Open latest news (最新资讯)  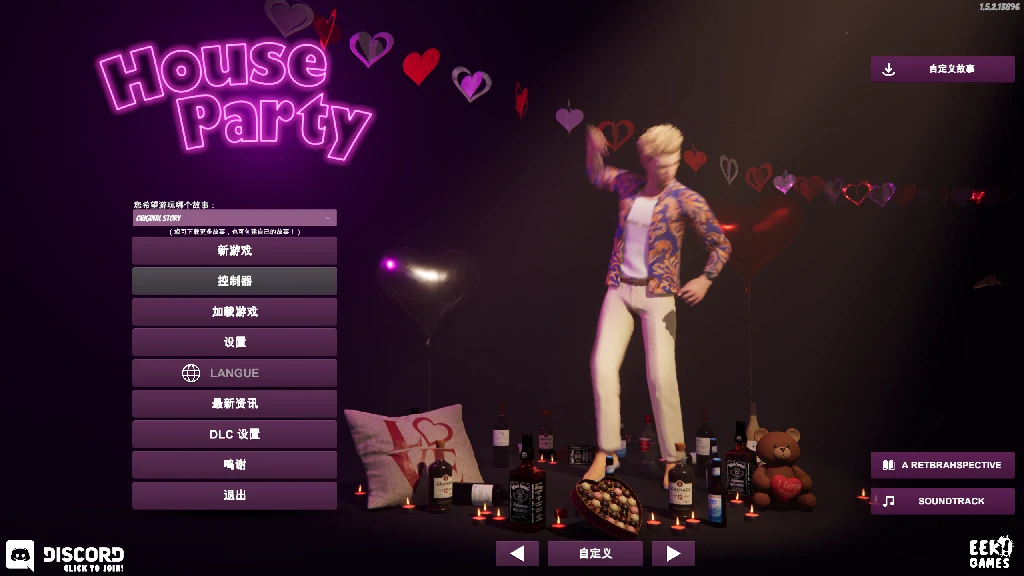[234, 404]
